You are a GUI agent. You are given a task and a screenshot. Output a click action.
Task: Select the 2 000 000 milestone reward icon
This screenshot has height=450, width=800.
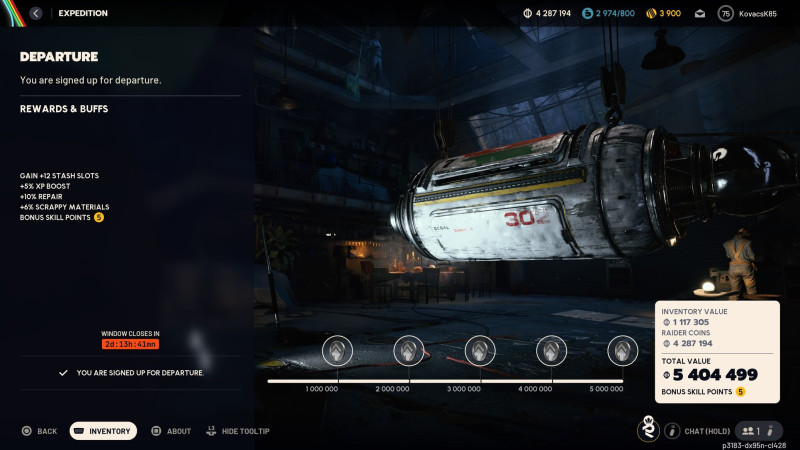[409, 350]
